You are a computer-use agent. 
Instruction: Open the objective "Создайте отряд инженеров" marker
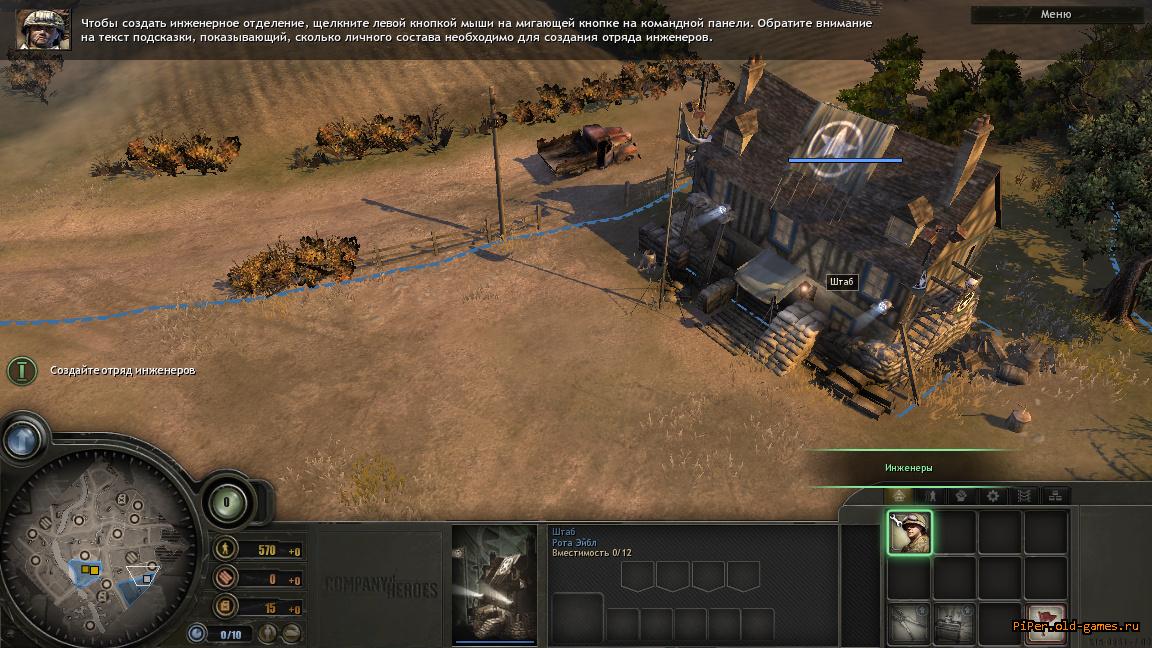22,370
